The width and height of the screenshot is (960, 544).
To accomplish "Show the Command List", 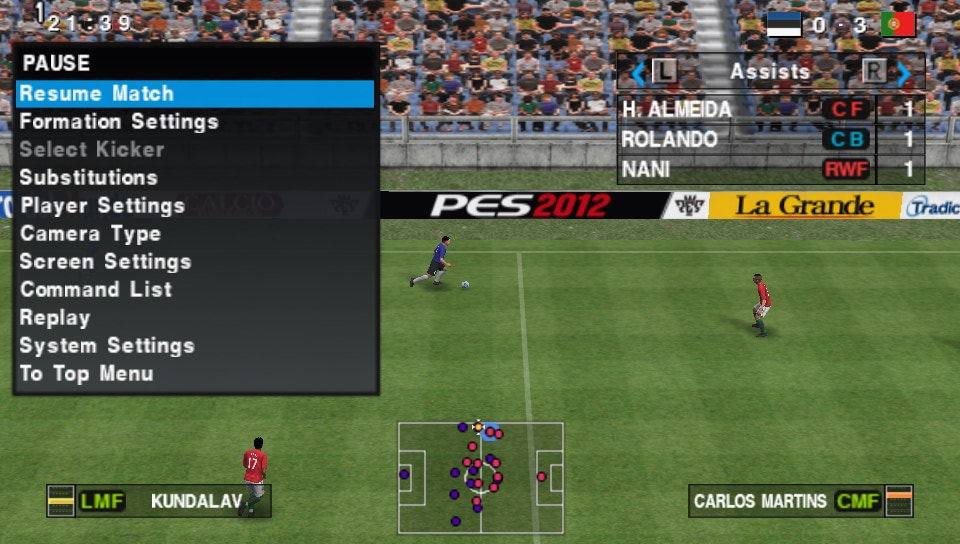I will pos(96,290).
